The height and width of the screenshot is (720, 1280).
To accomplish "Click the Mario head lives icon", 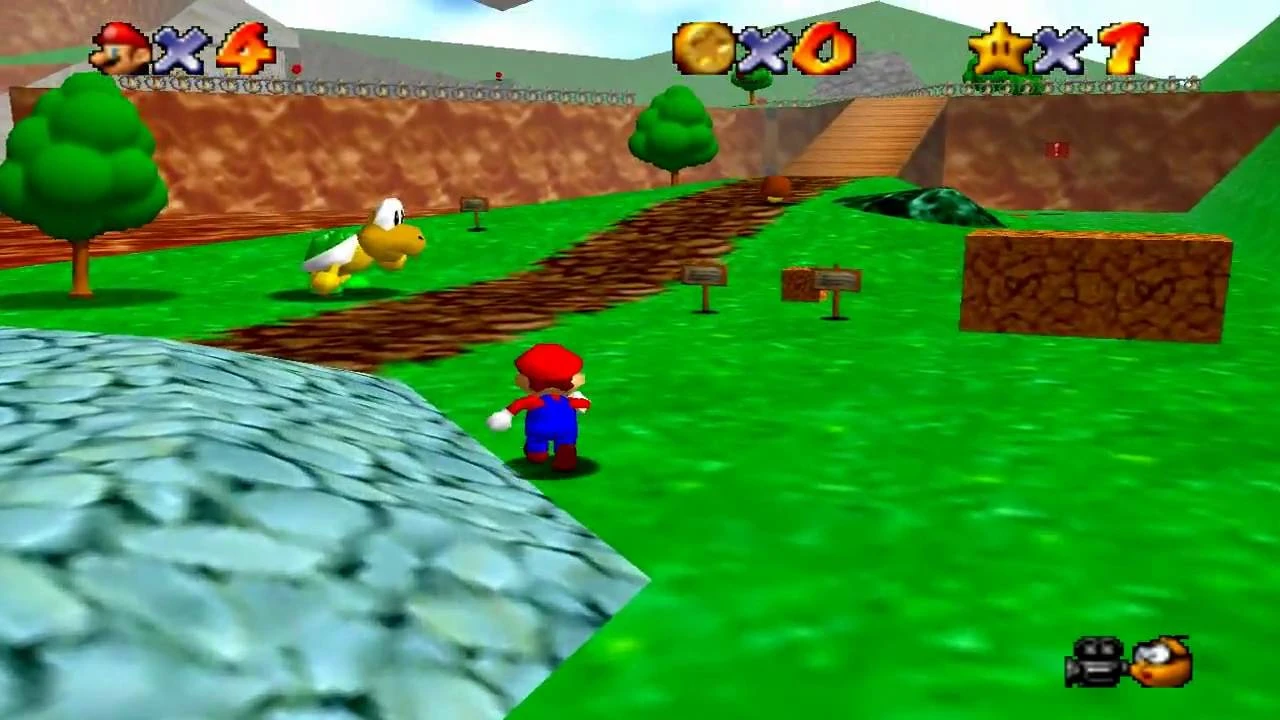I will click(120, 43).
